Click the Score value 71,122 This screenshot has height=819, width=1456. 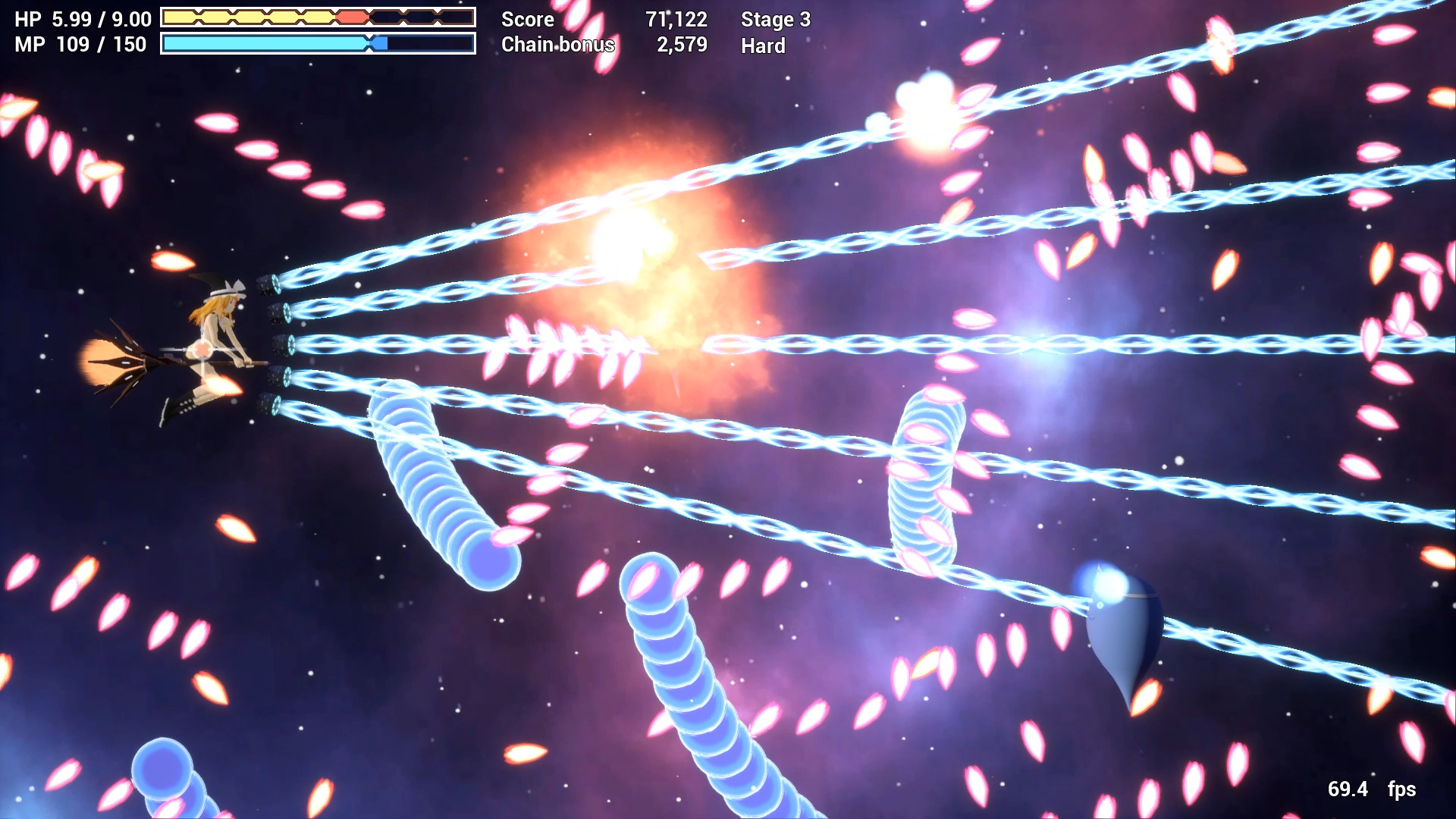[675, 20]
